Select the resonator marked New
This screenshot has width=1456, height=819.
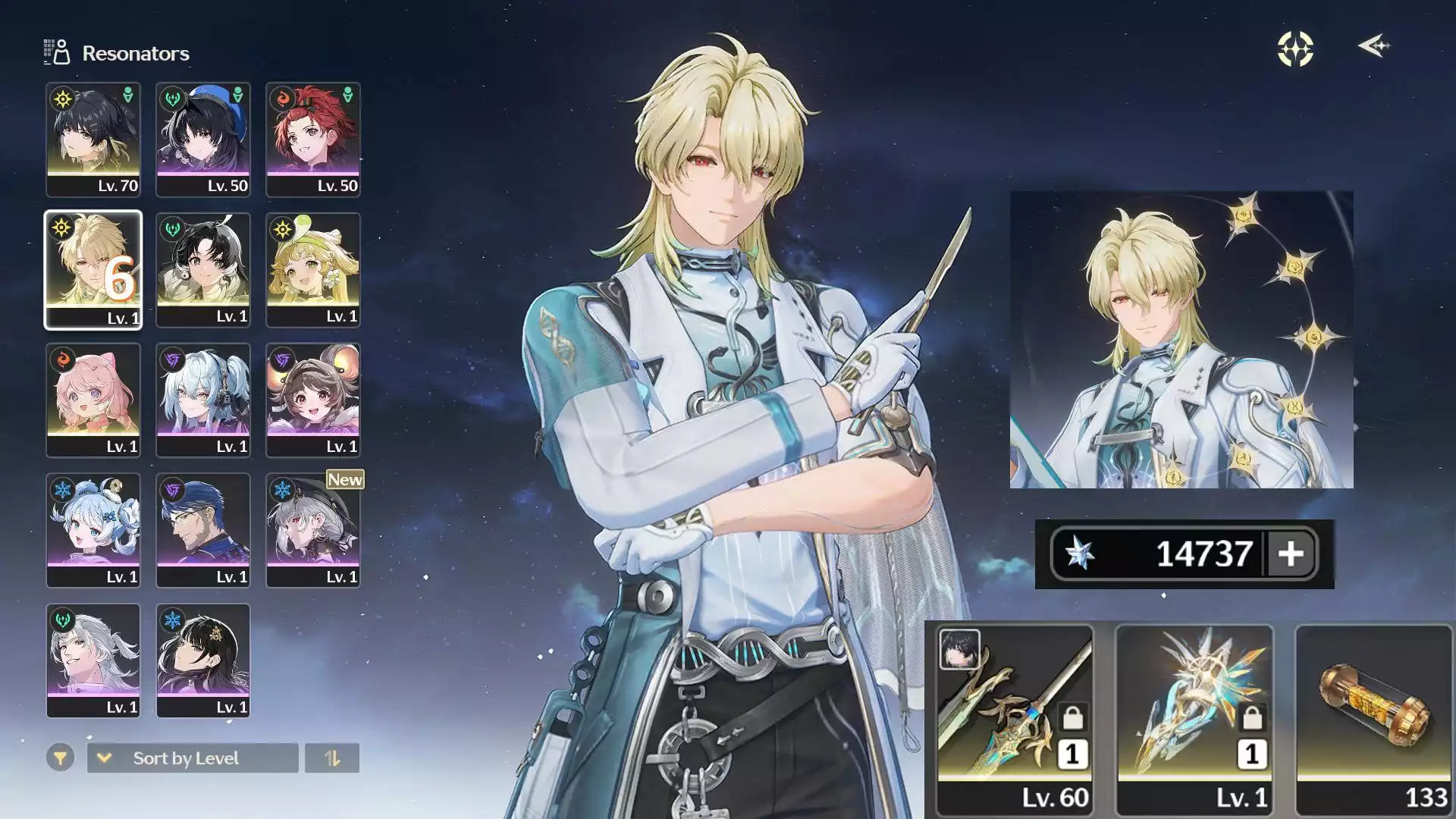313,531
